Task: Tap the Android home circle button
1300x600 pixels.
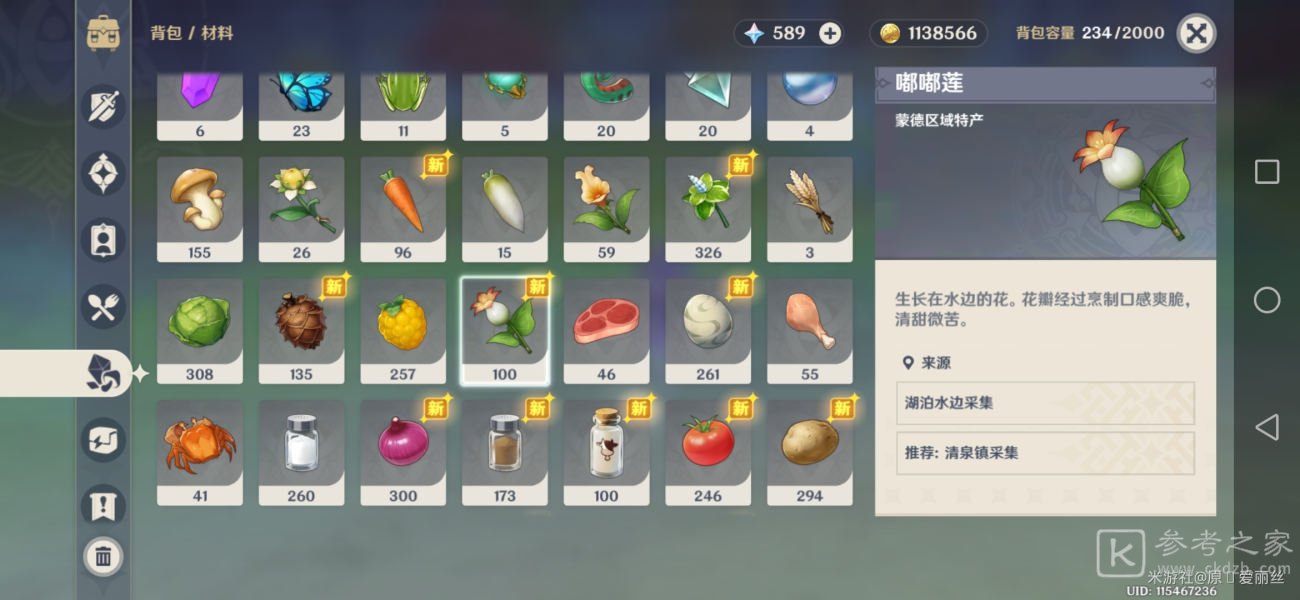Action: coord(1266,300)
